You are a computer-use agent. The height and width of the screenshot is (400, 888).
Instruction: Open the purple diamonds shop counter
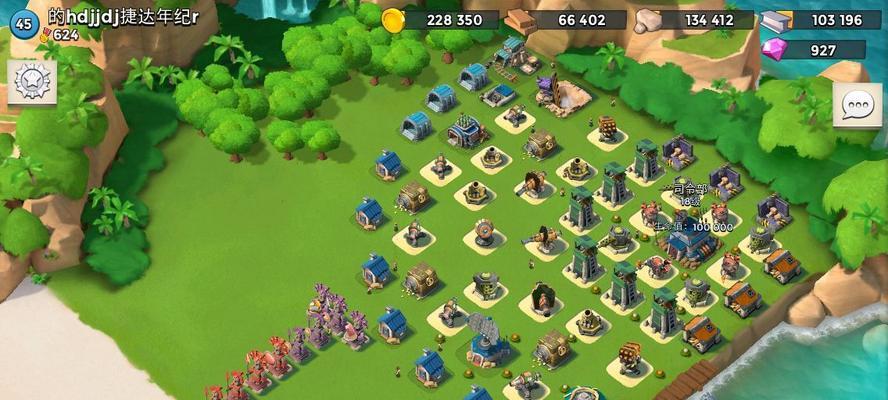click(812, 49)
